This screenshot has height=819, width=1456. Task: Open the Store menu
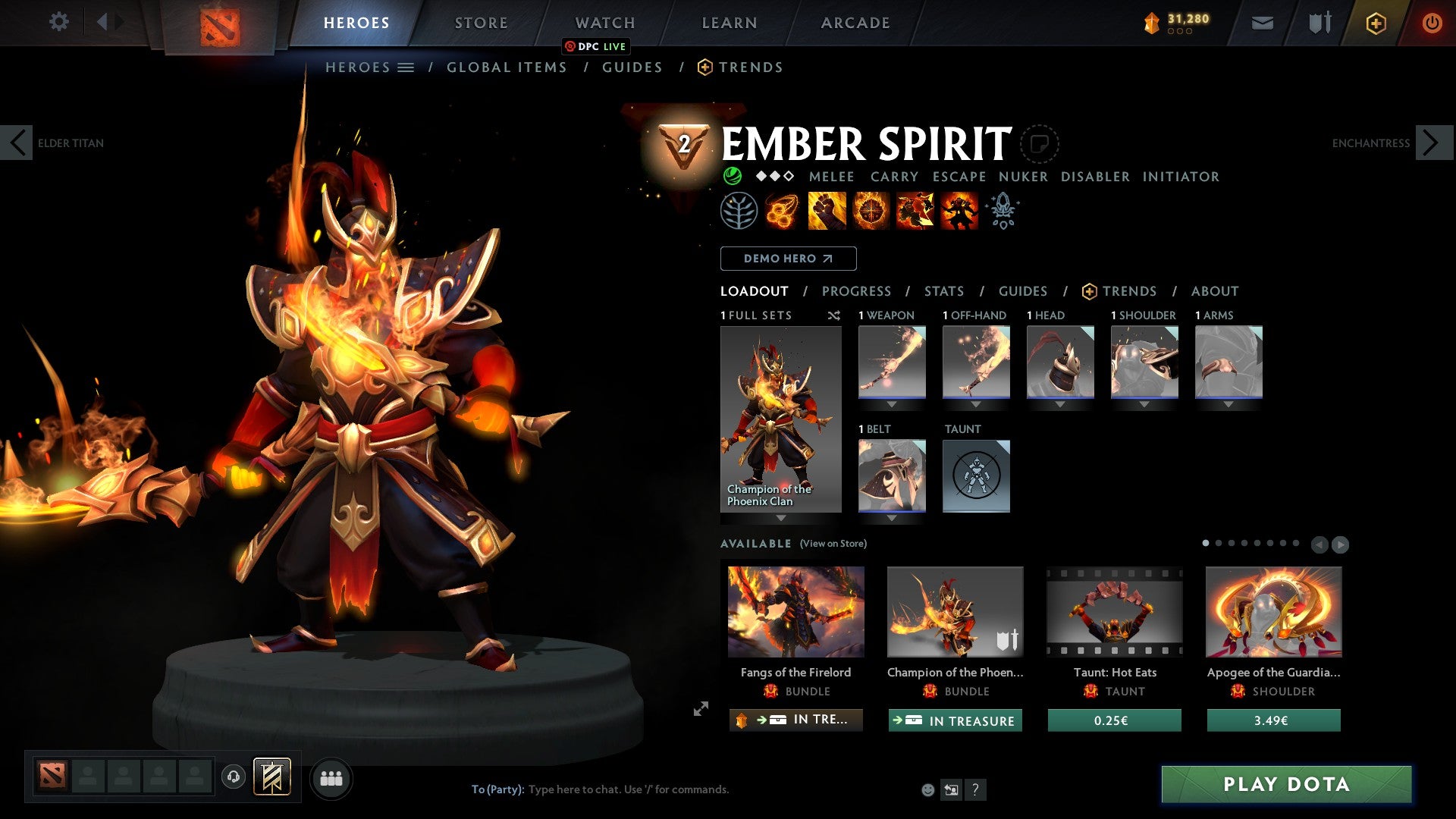coord(480,23)
